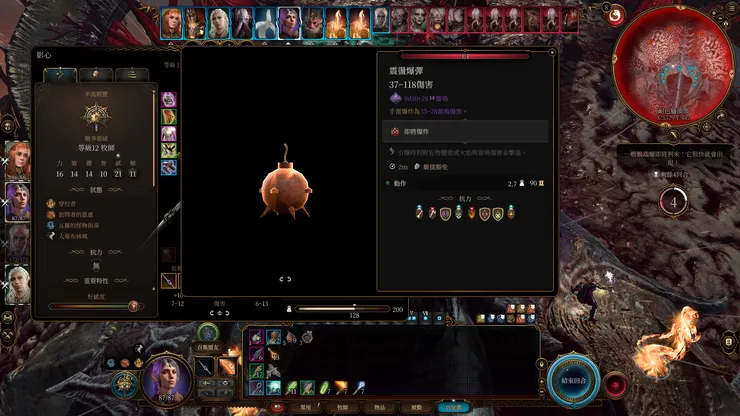Click the red round button beside End Turn
The width and height of the screenshot is (740, 416).
(616, 383)
